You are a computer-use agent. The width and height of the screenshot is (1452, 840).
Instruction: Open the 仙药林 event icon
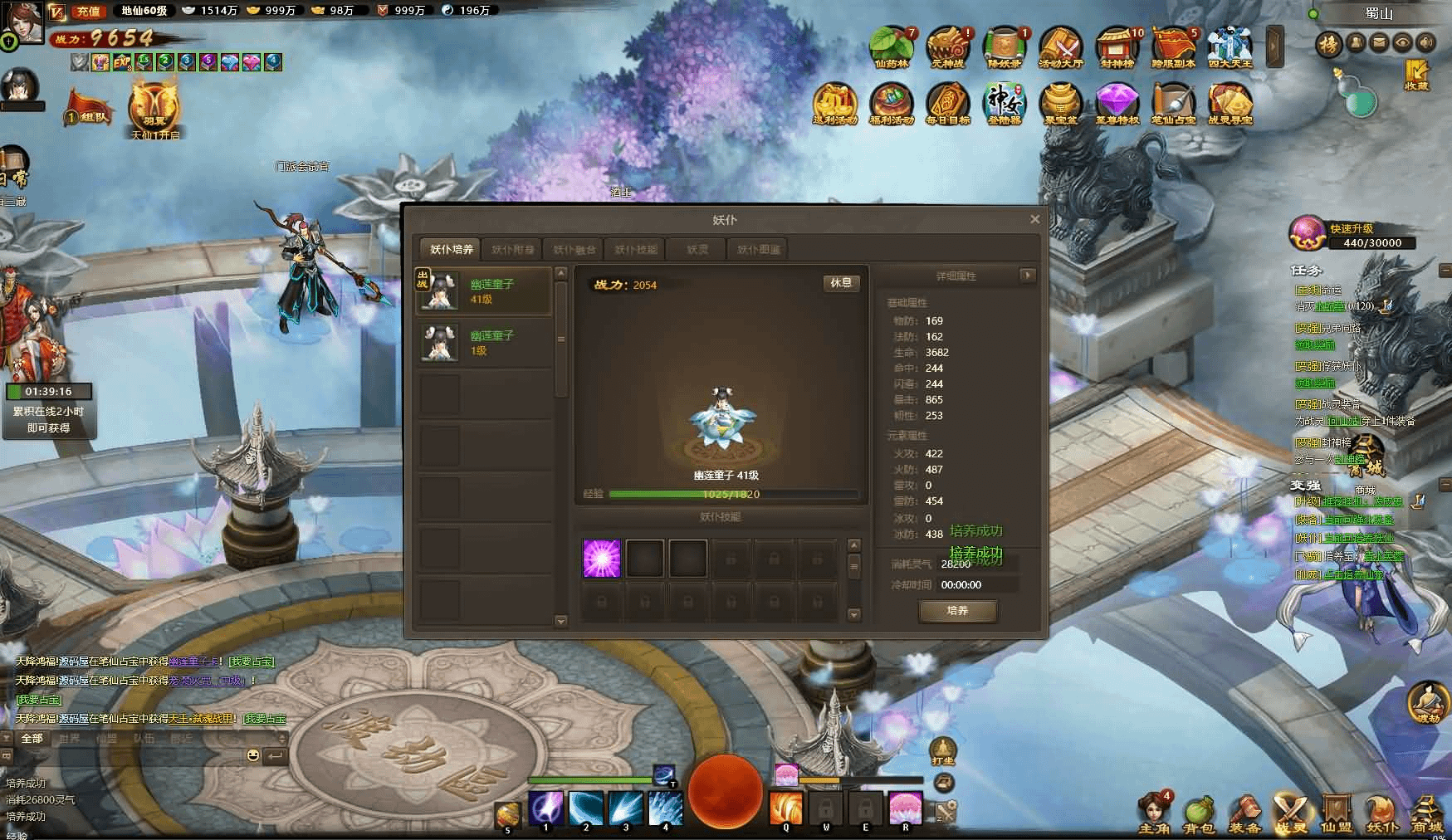pyautogui.click(x=892, y=47)
